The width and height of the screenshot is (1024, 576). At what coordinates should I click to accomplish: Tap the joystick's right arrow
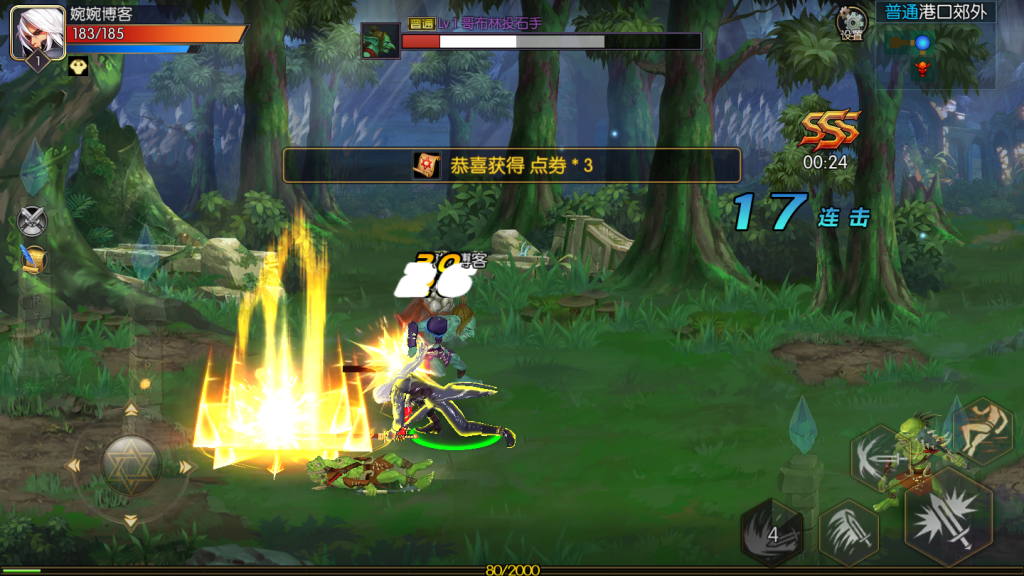pyautogui.click(x=186, y=466)
